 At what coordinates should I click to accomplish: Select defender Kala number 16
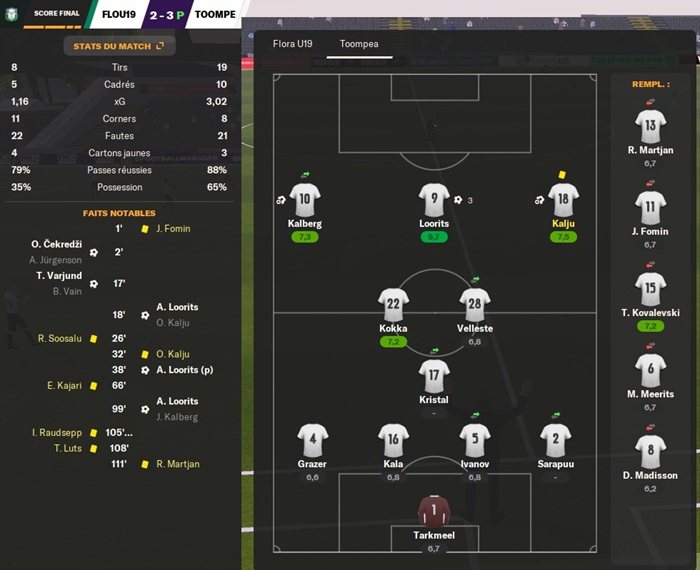[393, 441]
